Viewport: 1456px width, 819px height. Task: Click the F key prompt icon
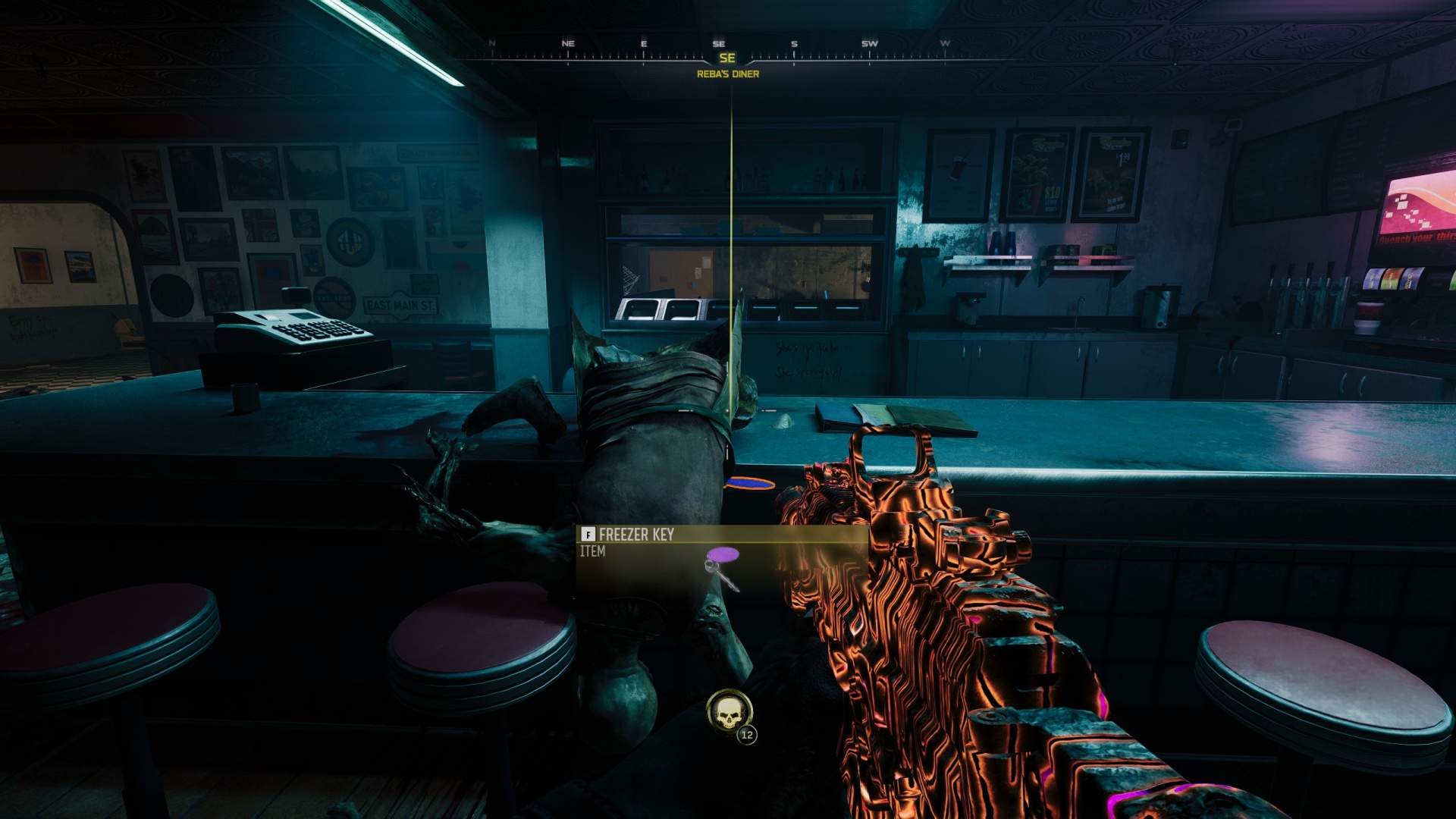coord(588,535)
